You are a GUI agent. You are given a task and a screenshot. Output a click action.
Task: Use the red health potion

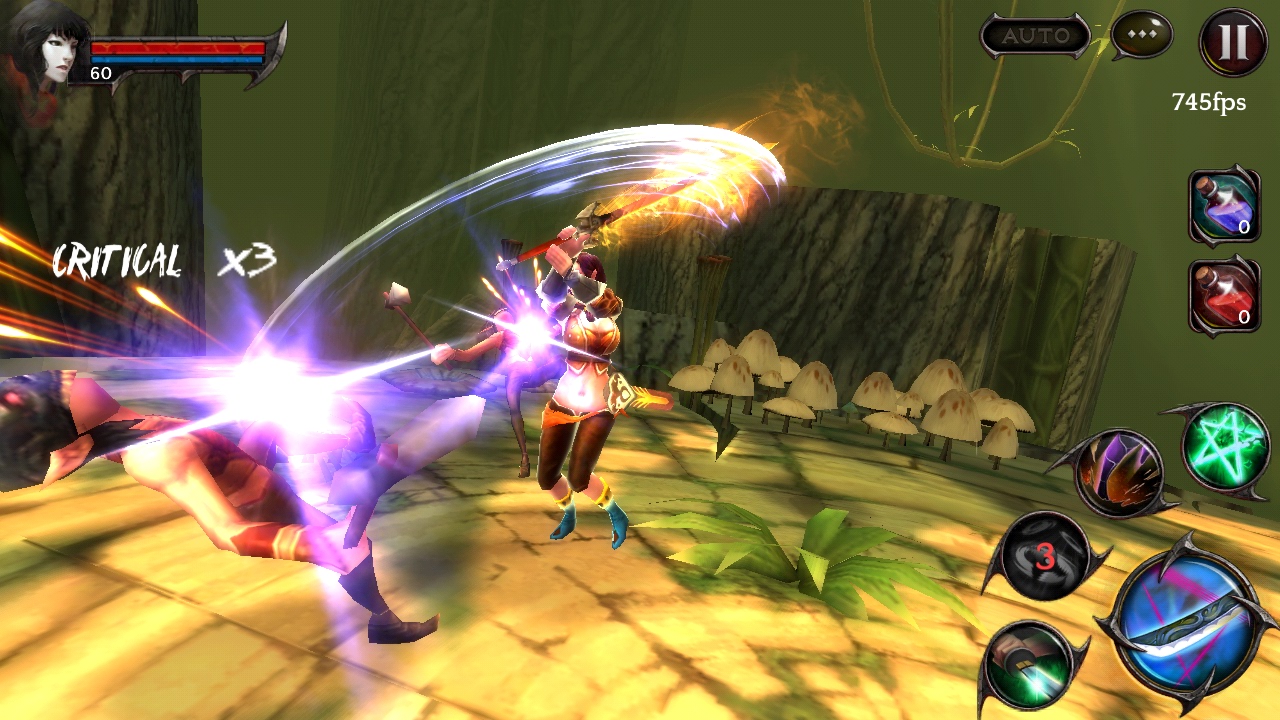click(x=1223, y=295)
